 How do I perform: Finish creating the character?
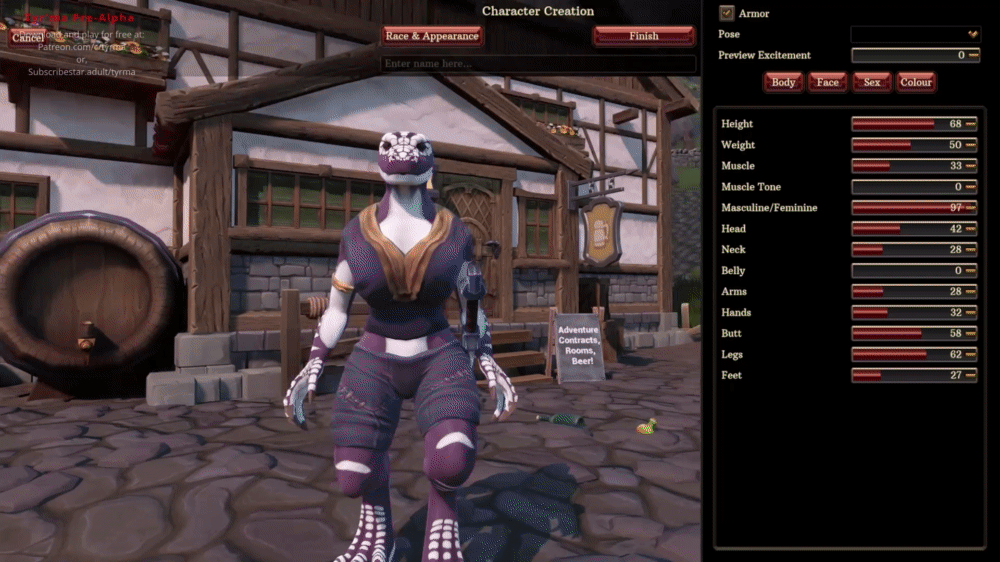coord(643,36)
